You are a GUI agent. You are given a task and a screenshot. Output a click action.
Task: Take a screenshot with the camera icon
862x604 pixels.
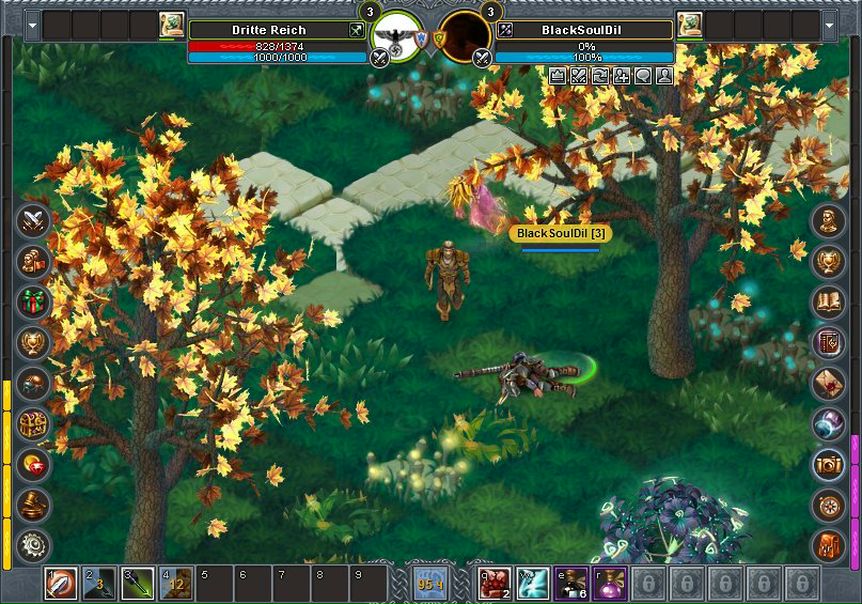tap(828, 464)
